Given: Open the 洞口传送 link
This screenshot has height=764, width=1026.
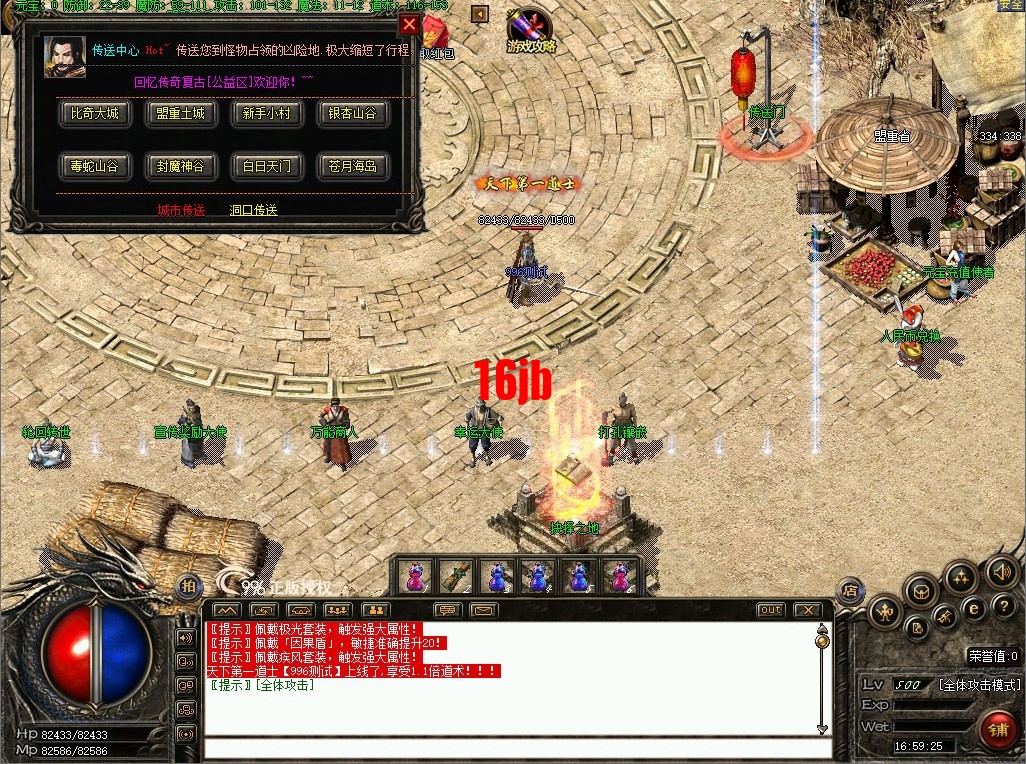Looking at the screenshot, I should pyautogui.click(x=253, y=211).
